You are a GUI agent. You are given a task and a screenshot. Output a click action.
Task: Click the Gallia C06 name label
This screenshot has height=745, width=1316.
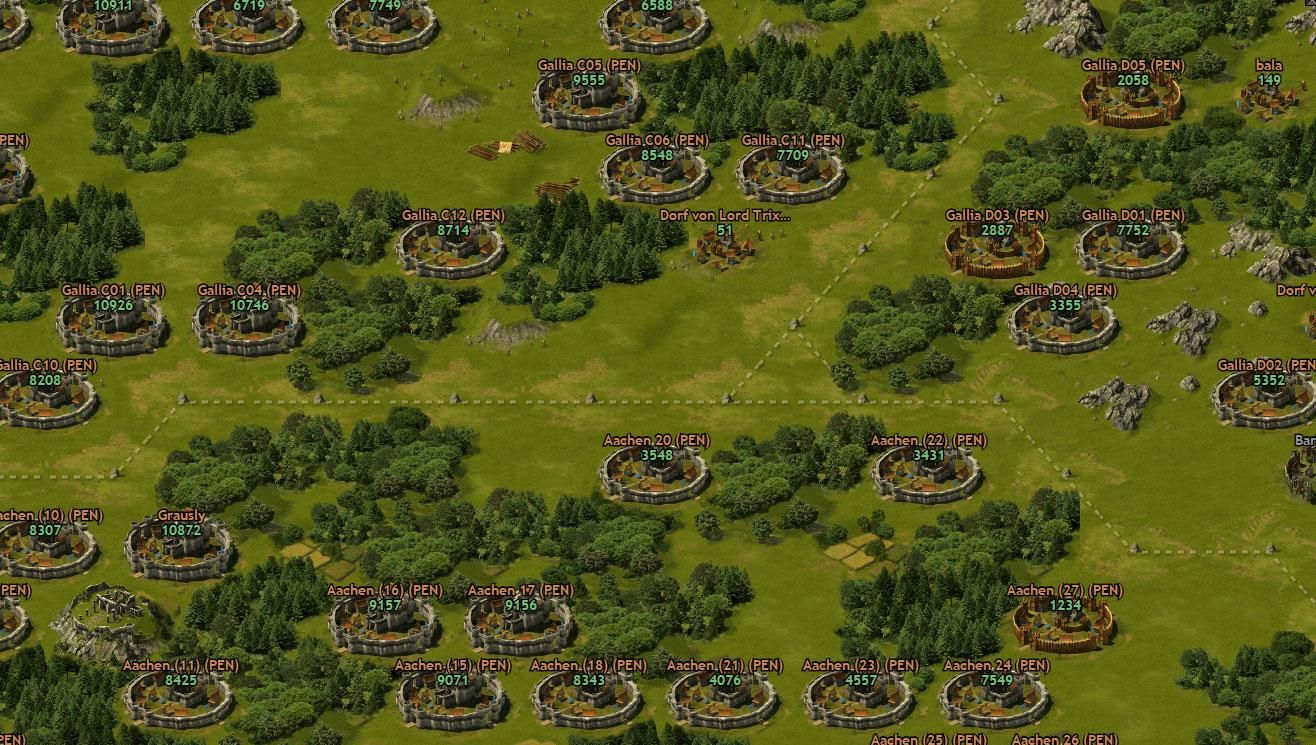pos(656,141)
